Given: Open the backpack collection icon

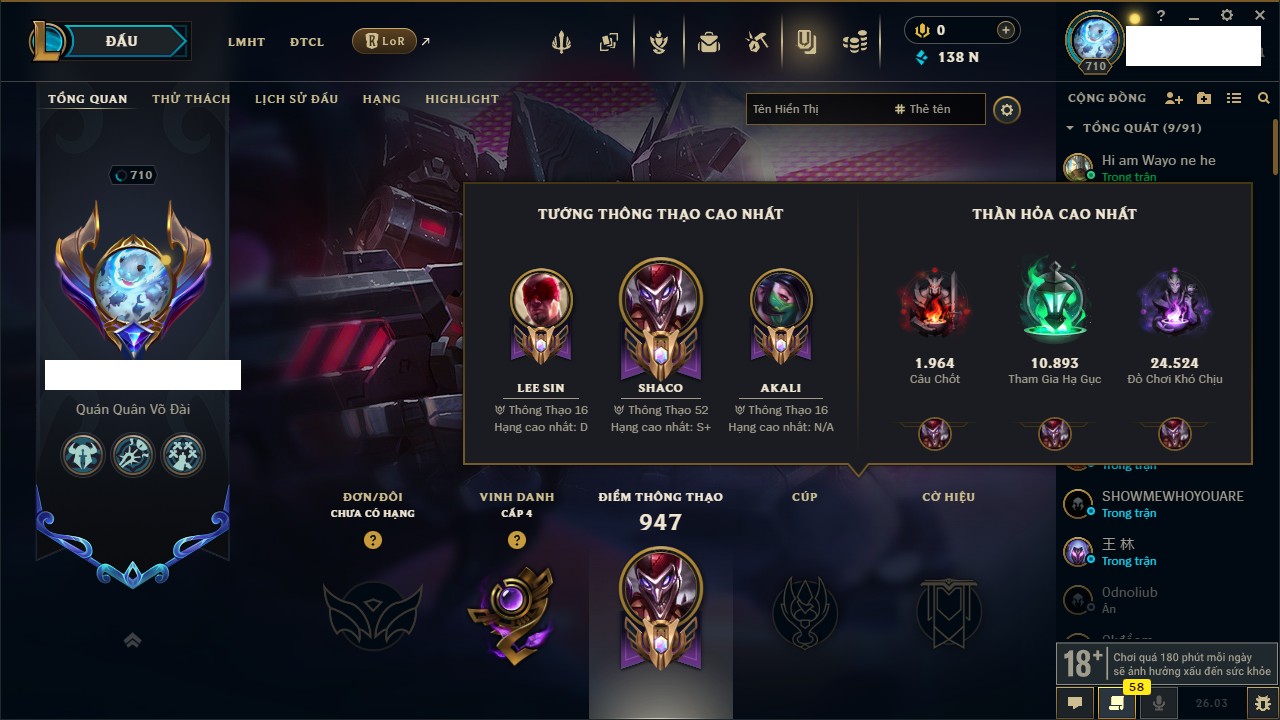Looking at the screenshot, I should pyautogui.click(x=709, y=42).
